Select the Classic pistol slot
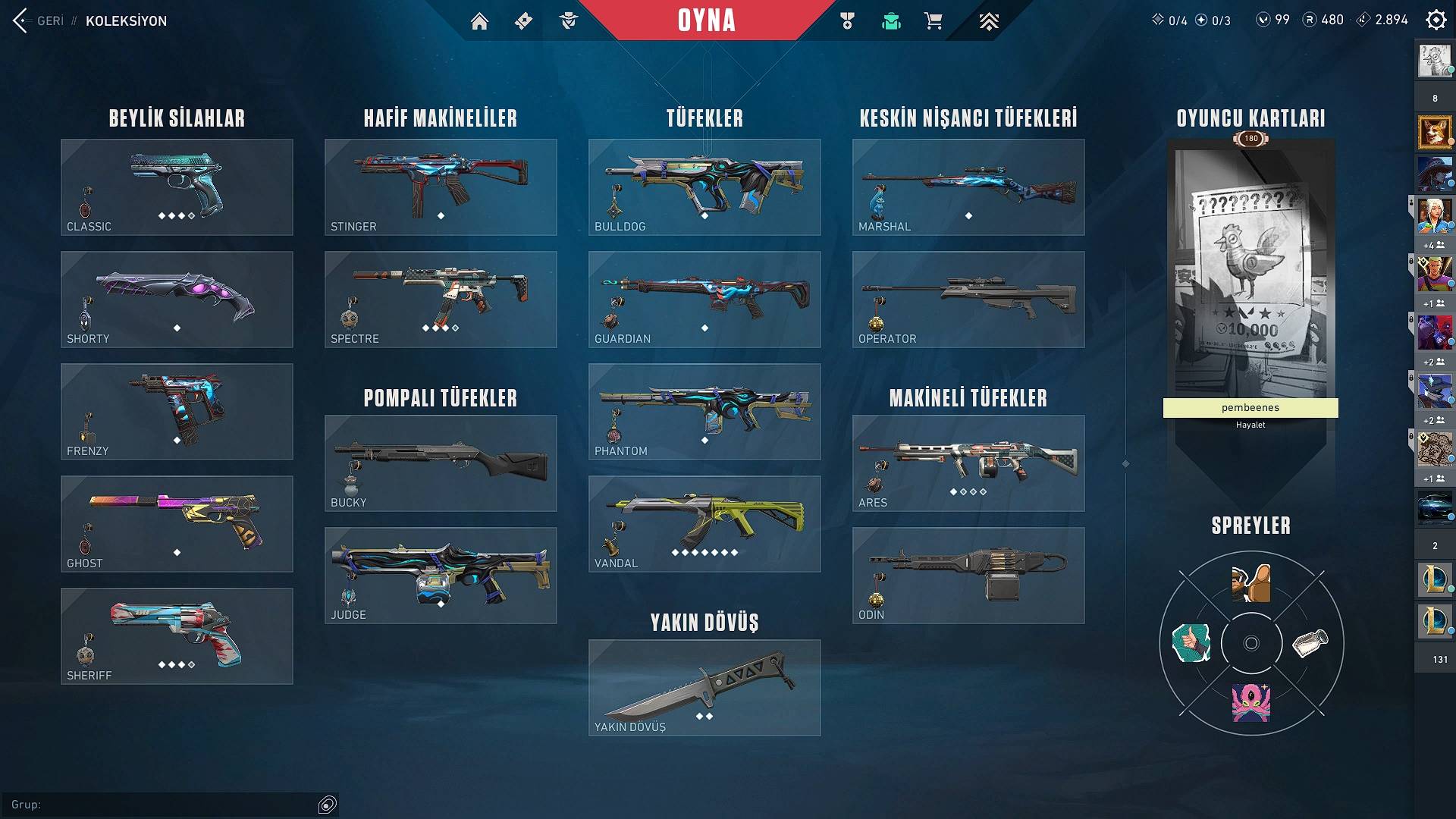The image size is (1456, 819). coord(177,187)
